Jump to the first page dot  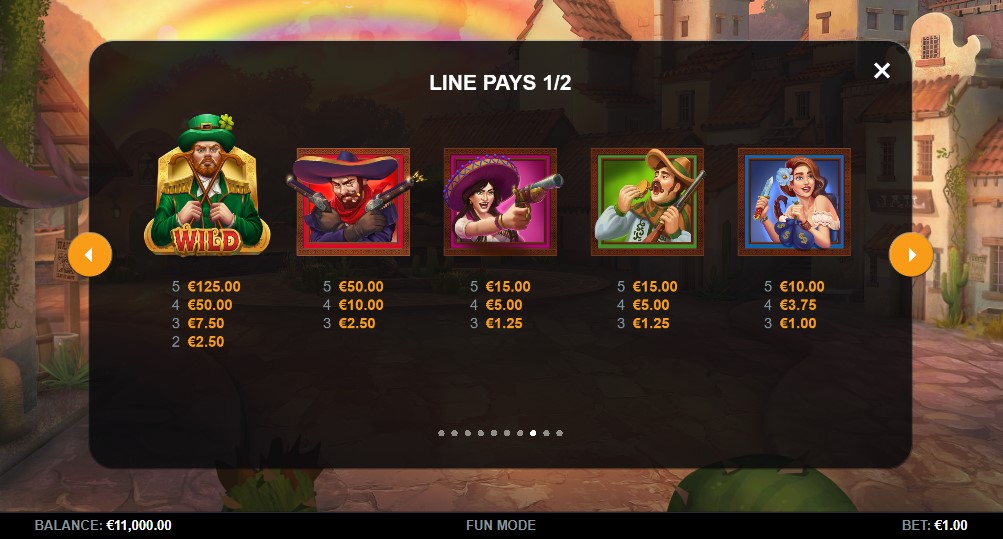click(441, 433)
